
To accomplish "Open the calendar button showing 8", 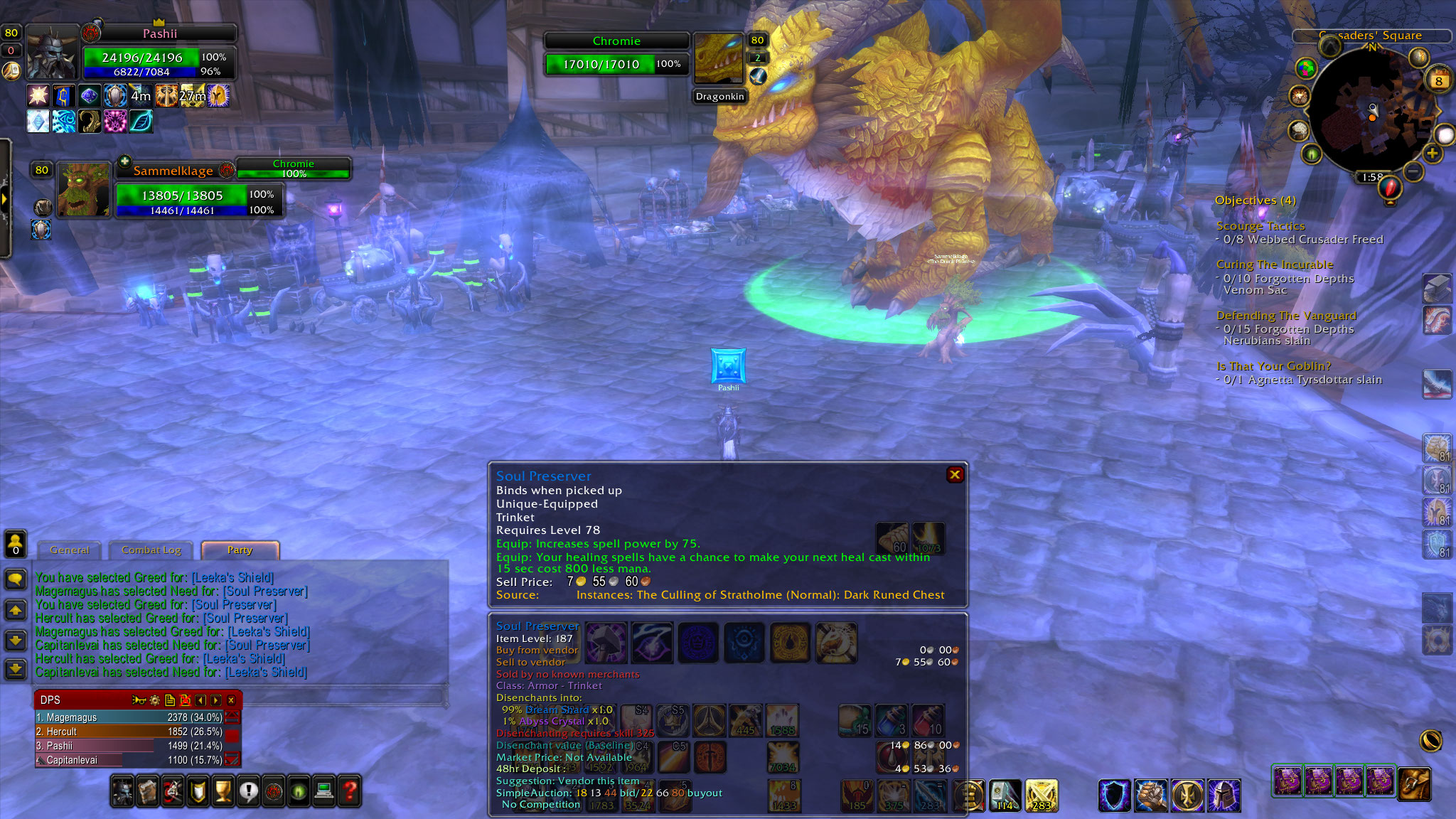I will (1438, 80).
